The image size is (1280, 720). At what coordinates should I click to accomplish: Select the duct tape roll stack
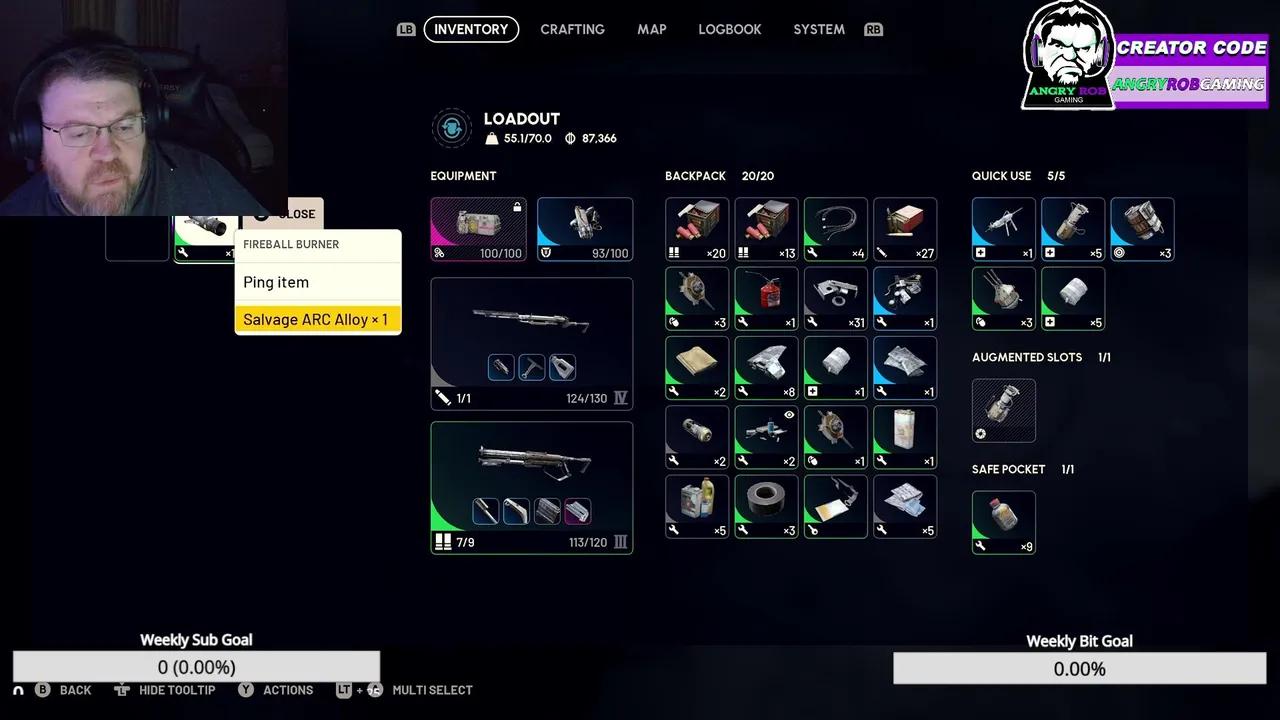click(x=766, y=506)
